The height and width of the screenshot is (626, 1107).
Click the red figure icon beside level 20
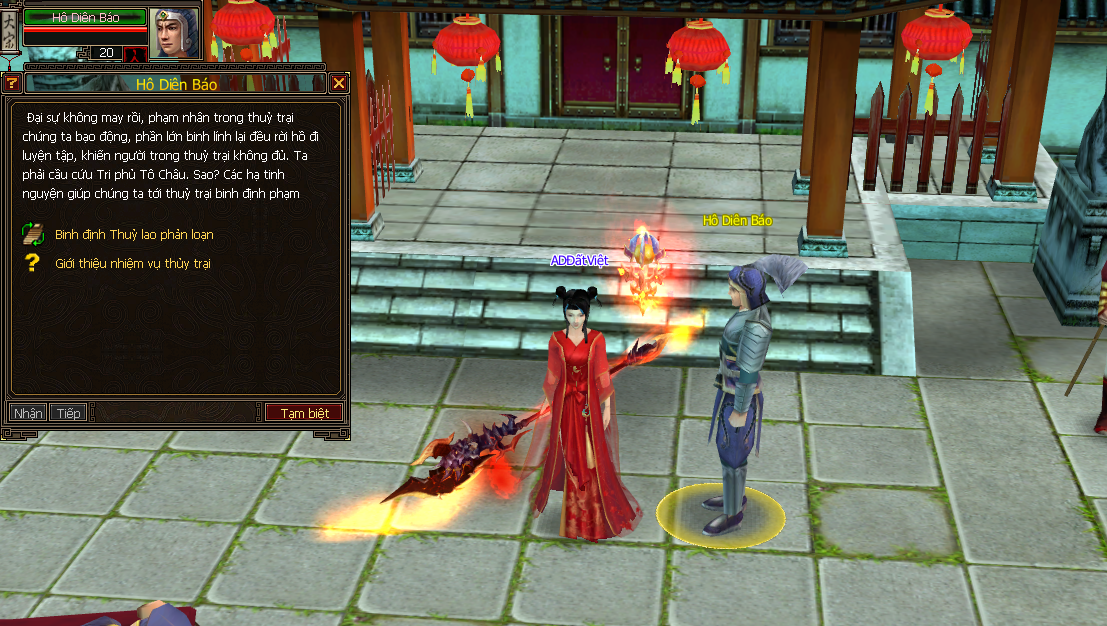pyautogui.click(x=136, y=53)
